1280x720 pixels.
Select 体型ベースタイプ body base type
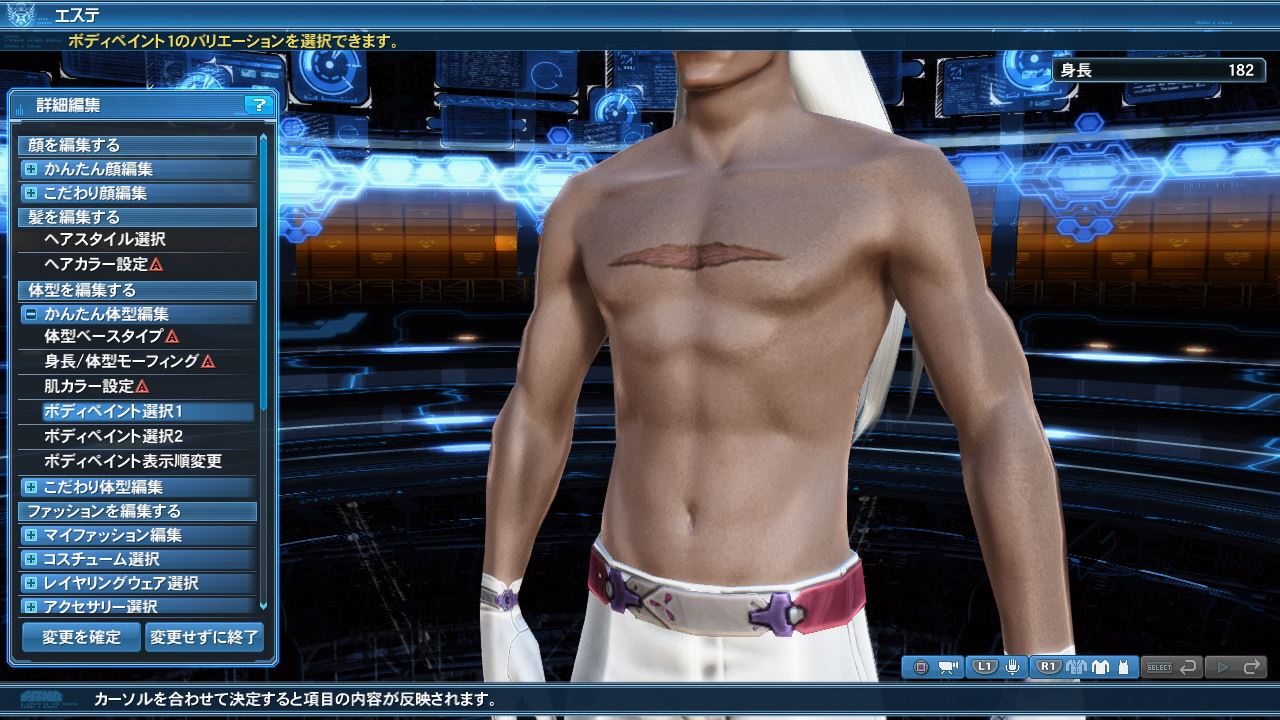tap(104, 337)
